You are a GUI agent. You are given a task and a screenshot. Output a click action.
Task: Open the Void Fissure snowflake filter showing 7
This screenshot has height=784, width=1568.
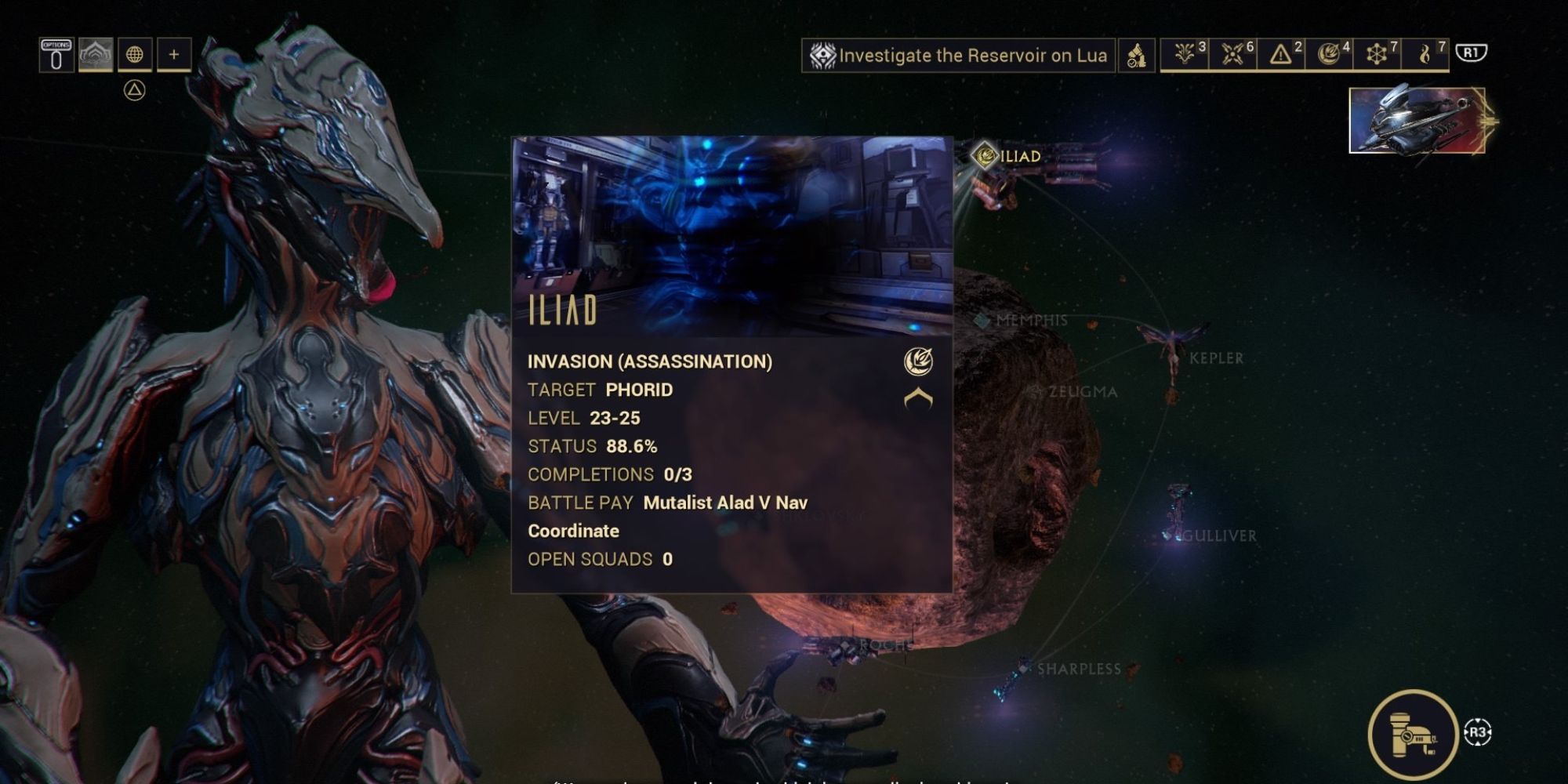1378,55
